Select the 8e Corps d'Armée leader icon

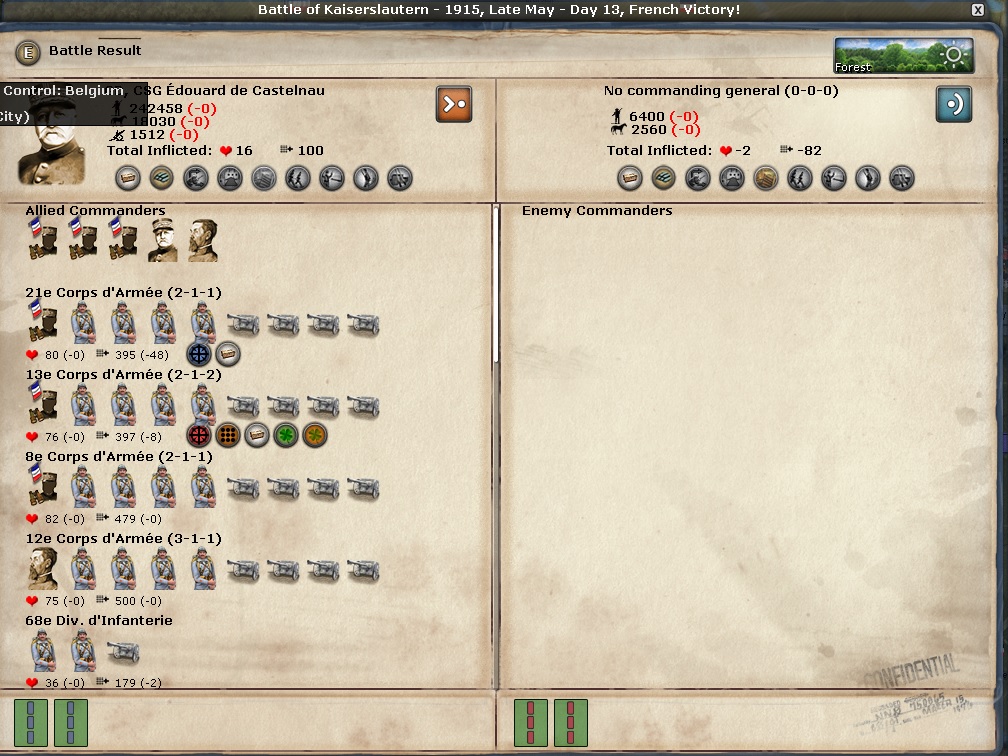click(43, 488)
